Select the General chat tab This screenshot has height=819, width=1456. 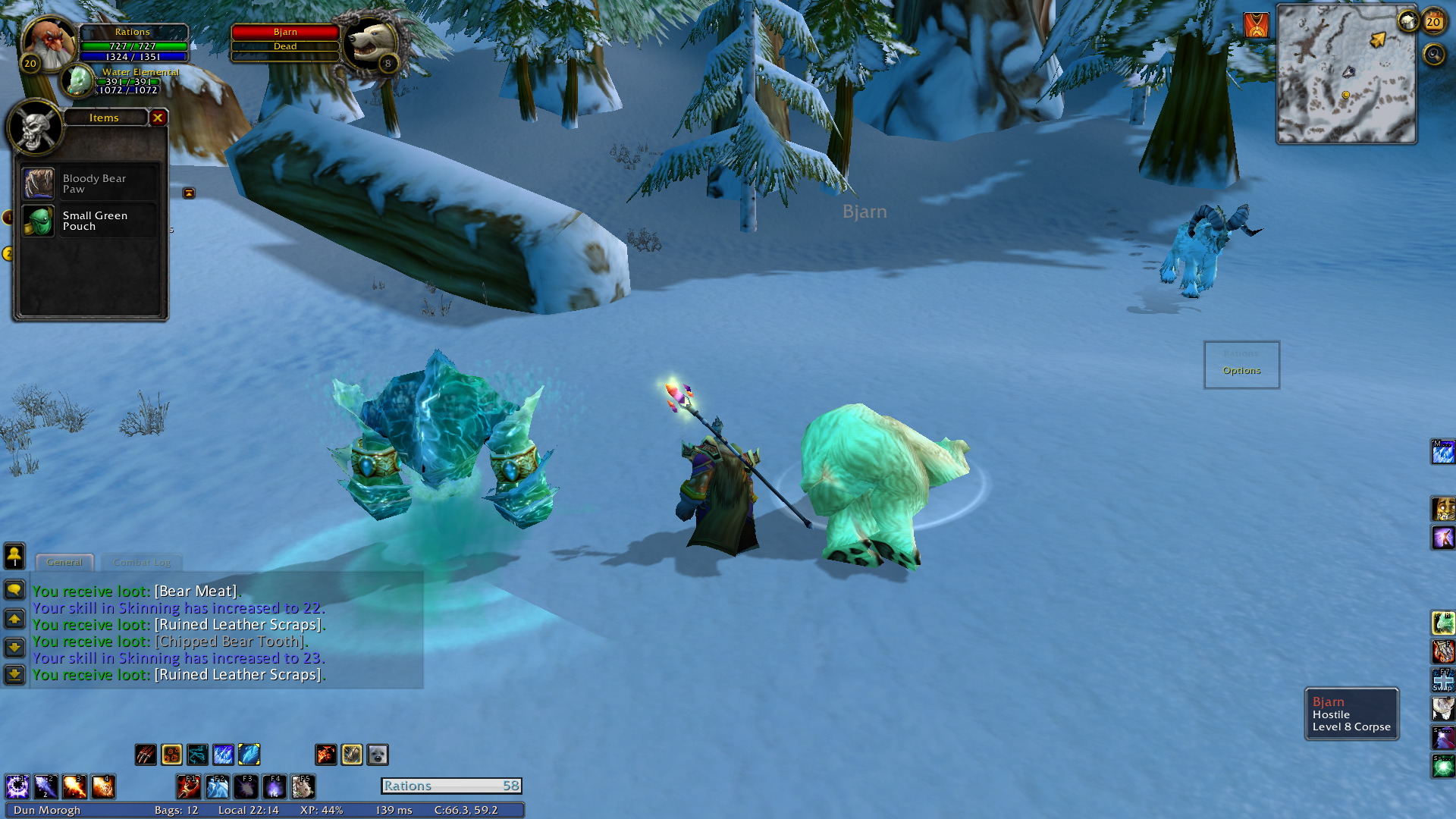click(64, 563)
